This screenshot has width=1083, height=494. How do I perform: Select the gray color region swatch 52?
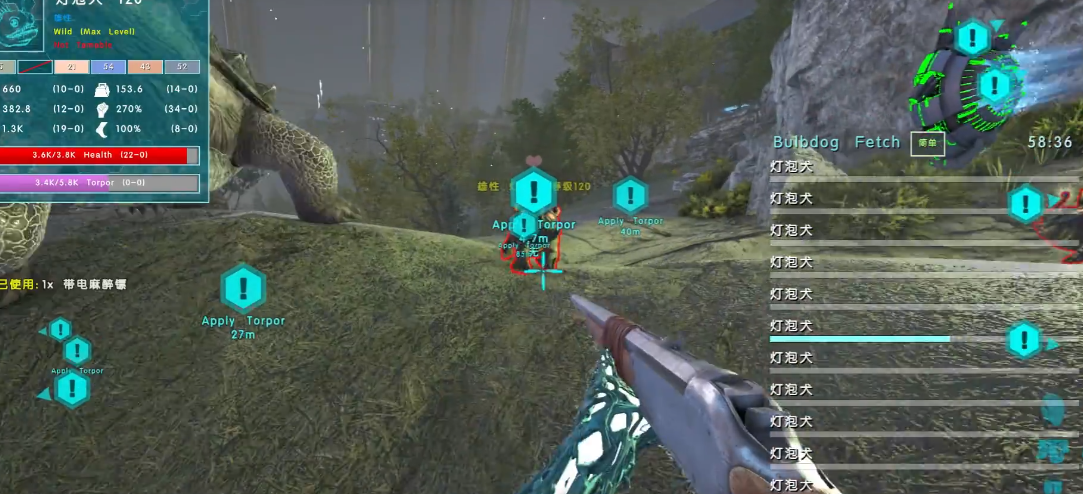point(181,67)
